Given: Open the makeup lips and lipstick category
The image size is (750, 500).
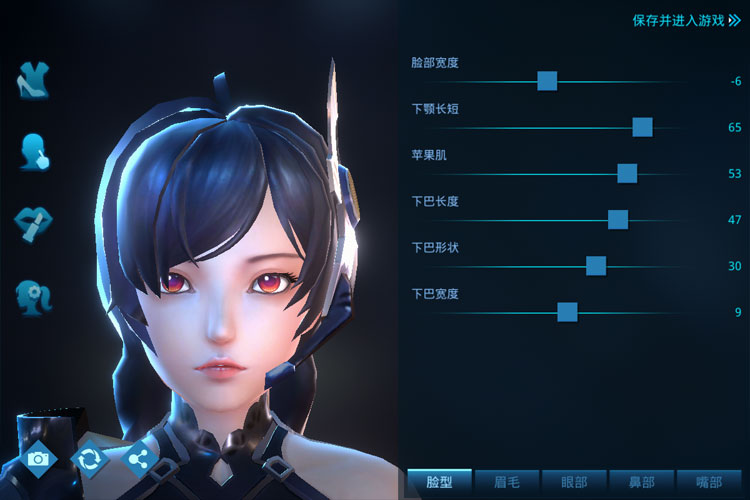Looking at the screenshot, I should coord(34,223).
